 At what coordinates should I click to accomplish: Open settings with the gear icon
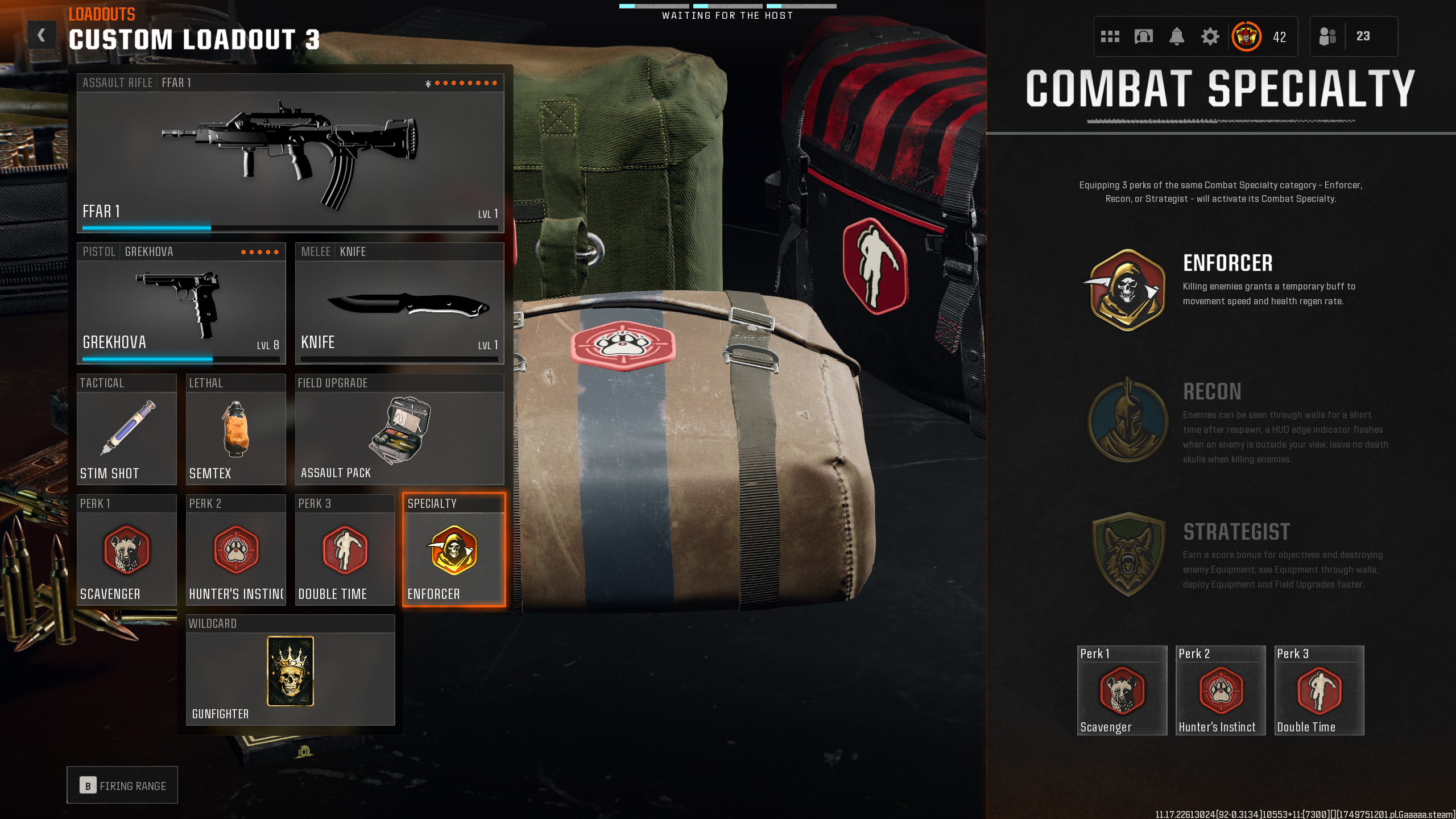tap(1210, 37)
